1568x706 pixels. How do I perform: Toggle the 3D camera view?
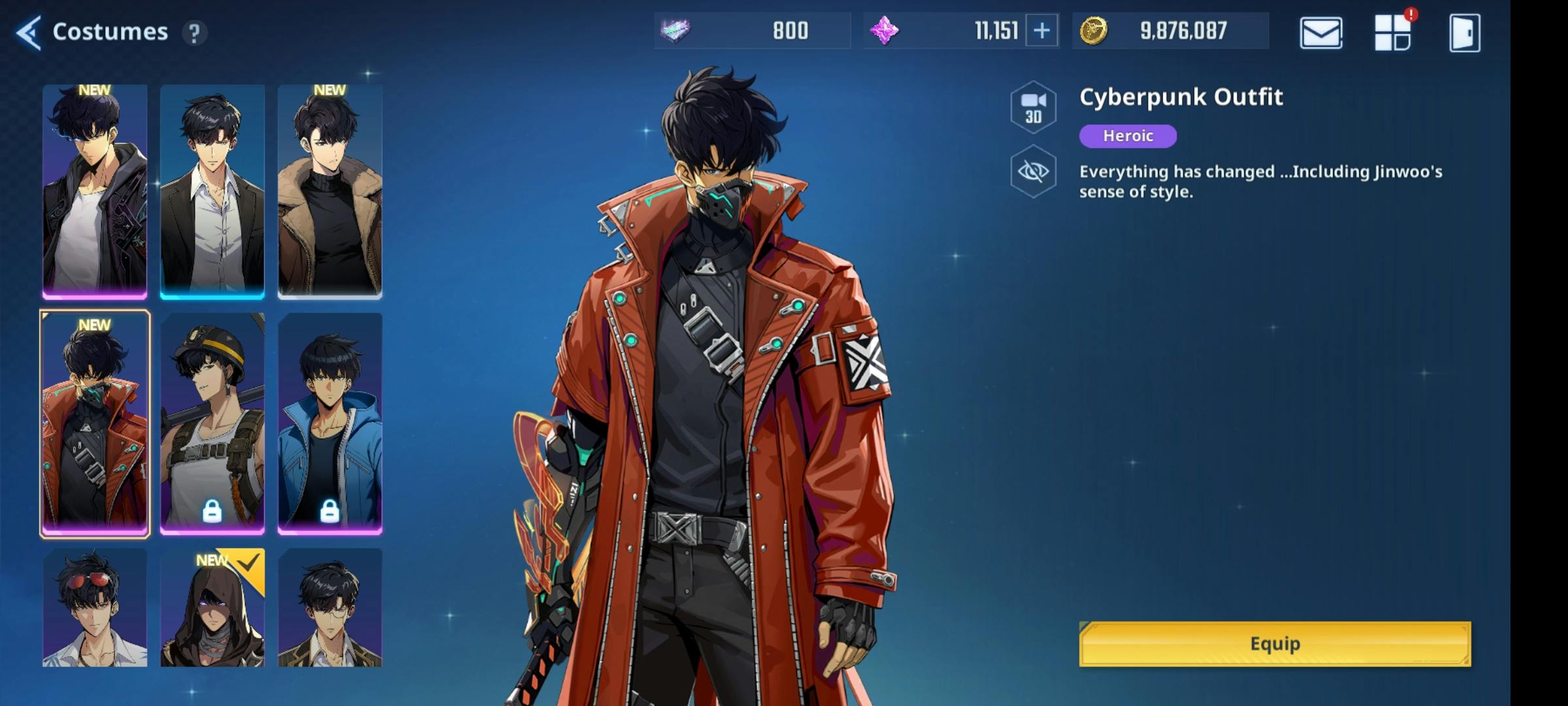[1033, 108]
